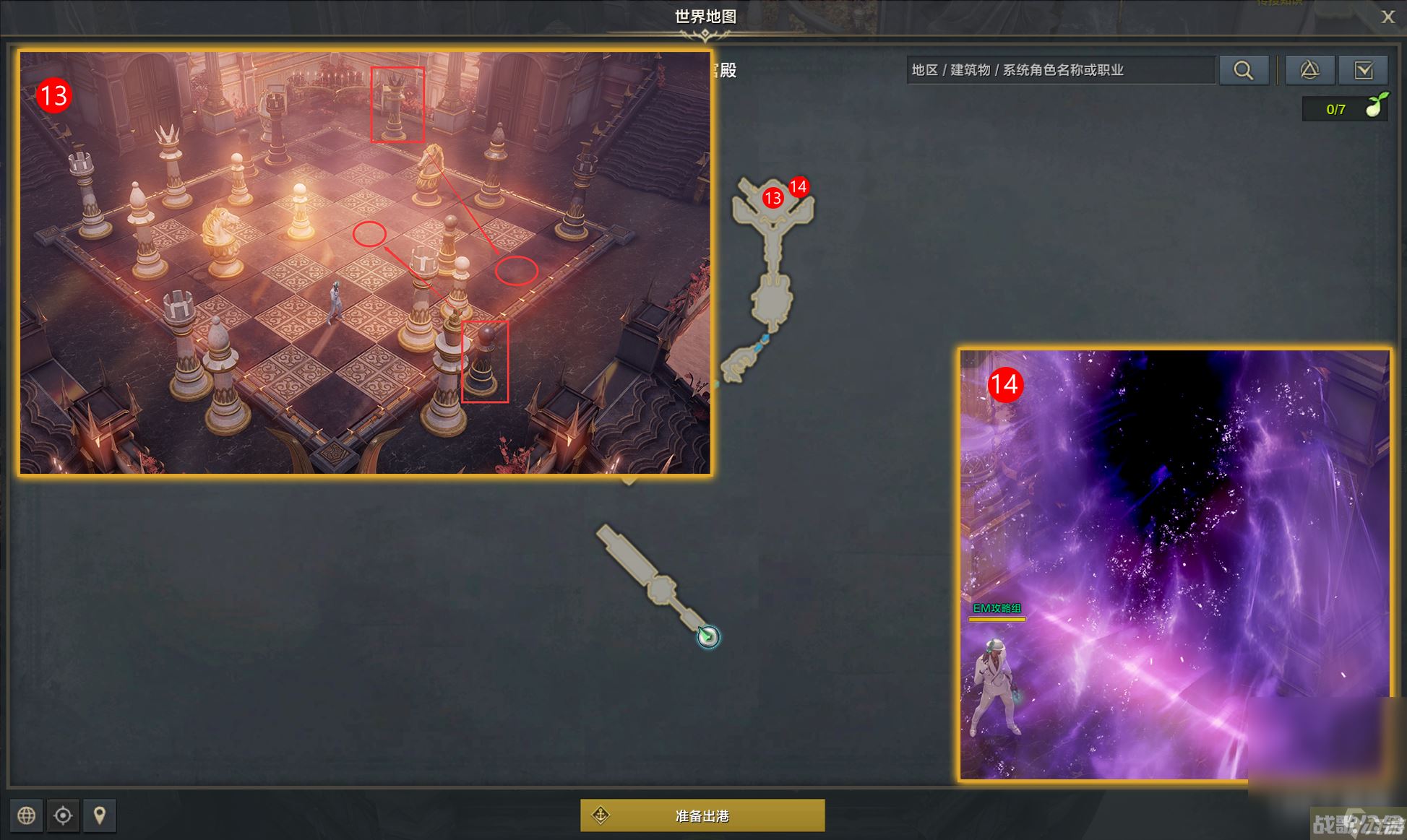This screenshot has width=1407, height=840.
Task: Close the world map window
Action: [1387, 17]
